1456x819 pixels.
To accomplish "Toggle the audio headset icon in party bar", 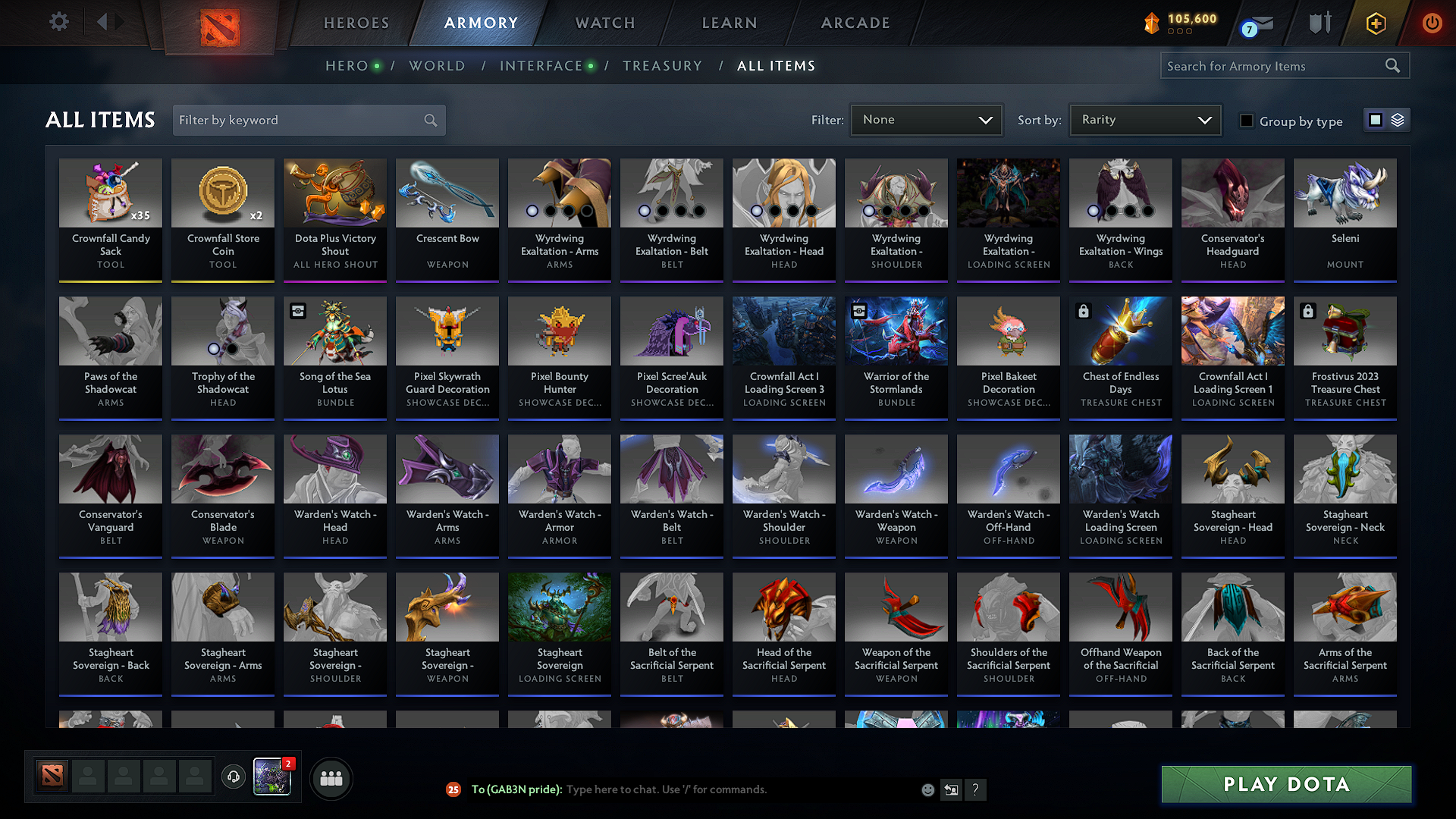I will coord(234,777).
